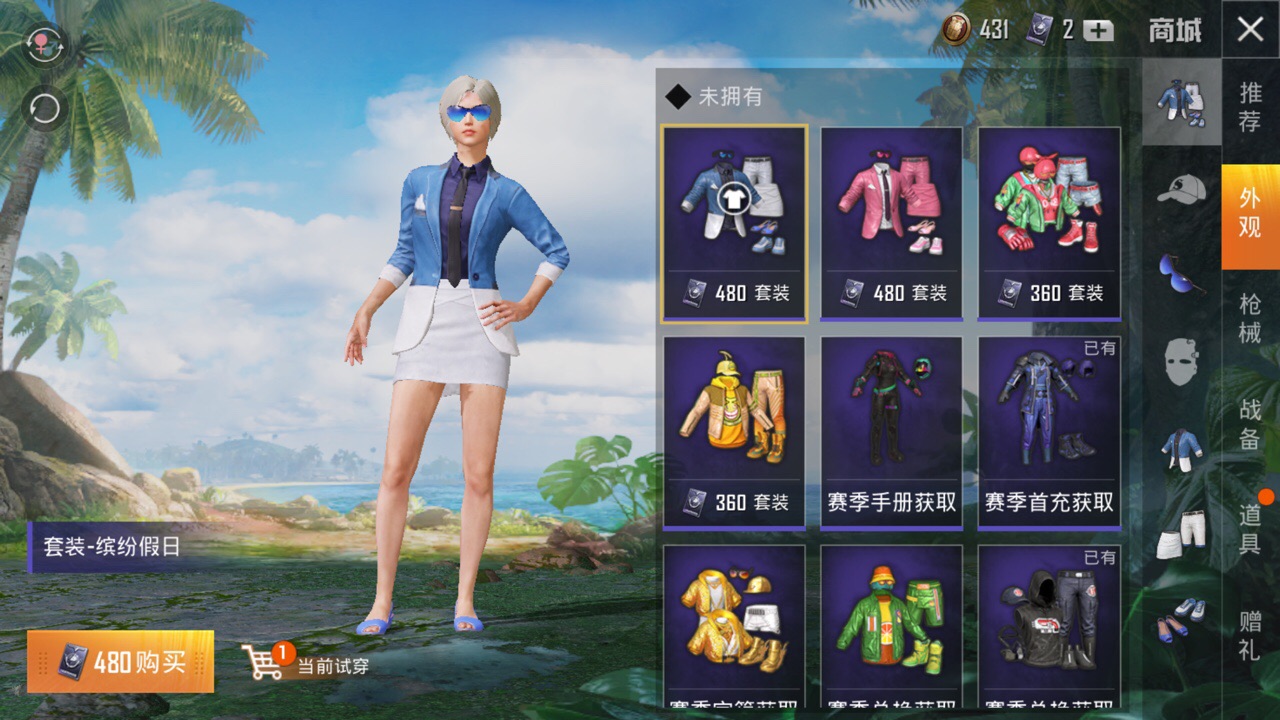Select the 外观 tab
Image resolution: width=1280 pixels, height=720 pixels.
1250,213
